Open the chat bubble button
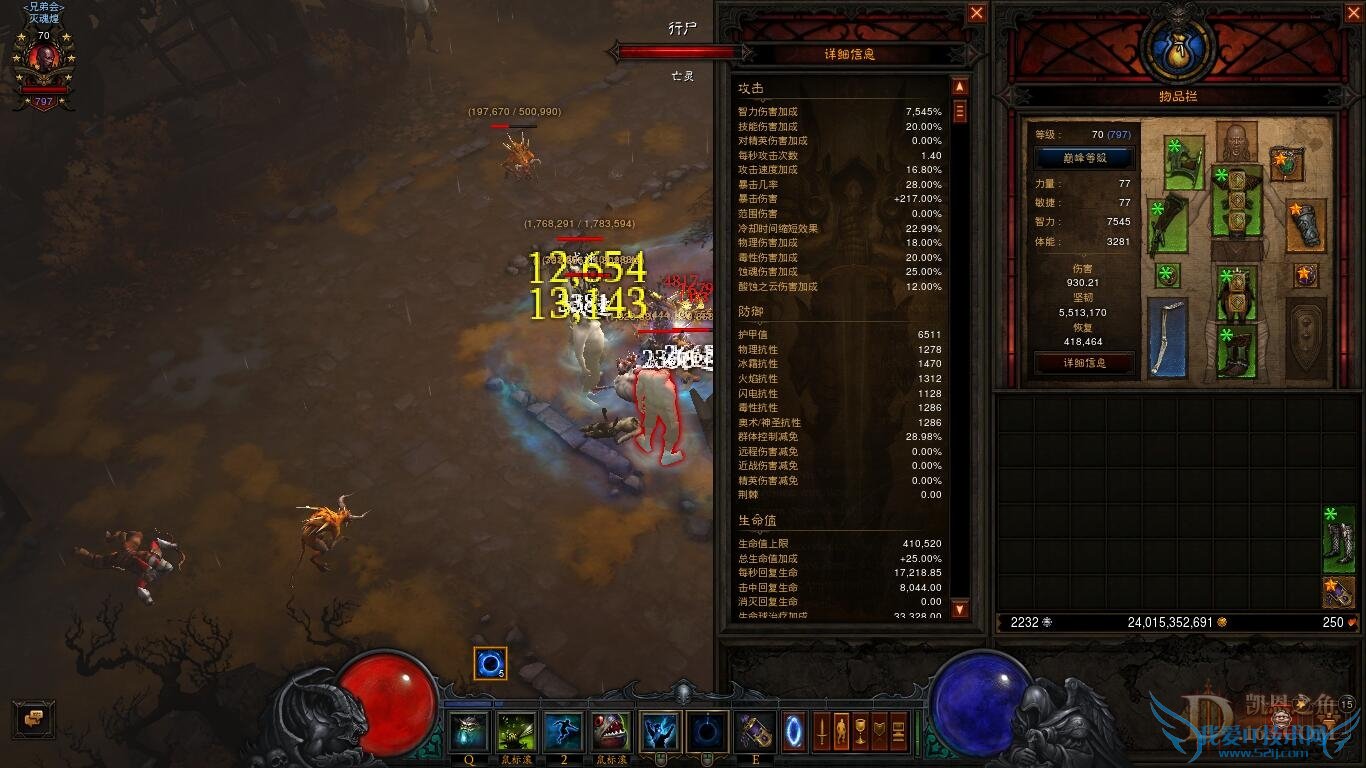The image size is (1366, 768). tap(34, 718)
